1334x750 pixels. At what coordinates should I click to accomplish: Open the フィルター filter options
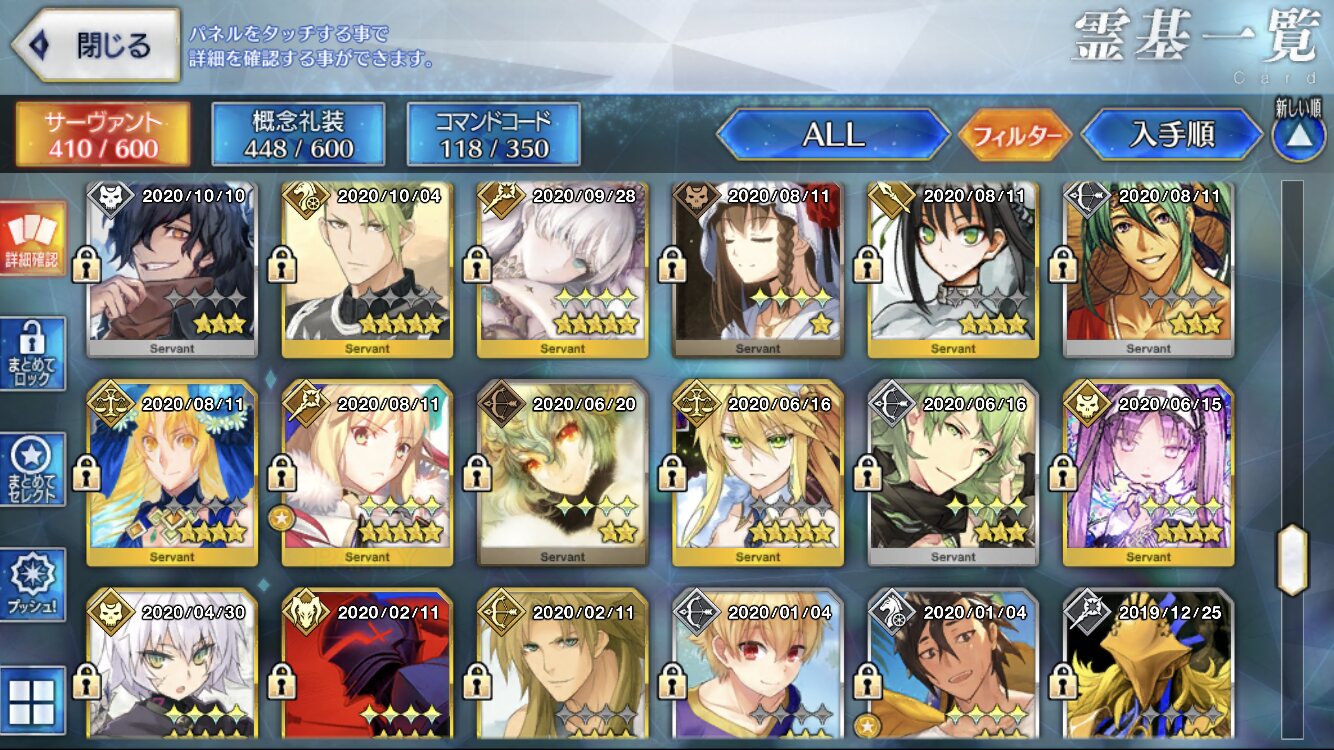[x=1014, y=135]
